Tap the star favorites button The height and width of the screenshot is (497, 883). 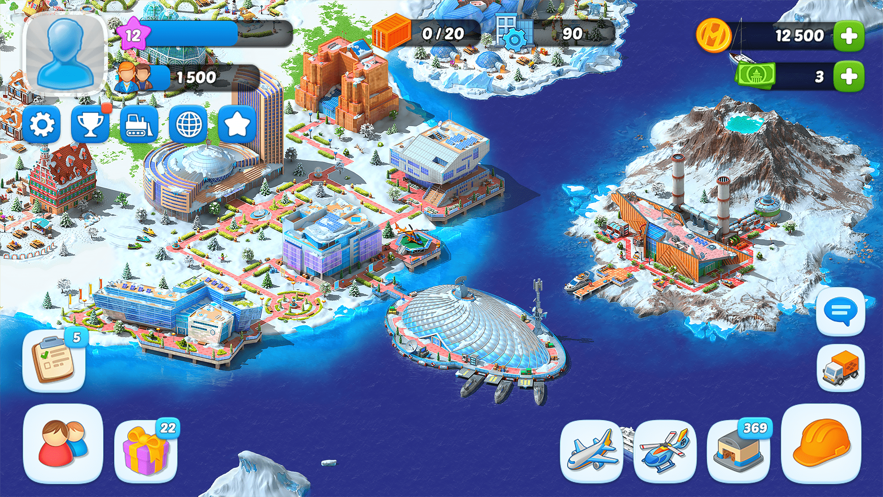pos(237,125)
